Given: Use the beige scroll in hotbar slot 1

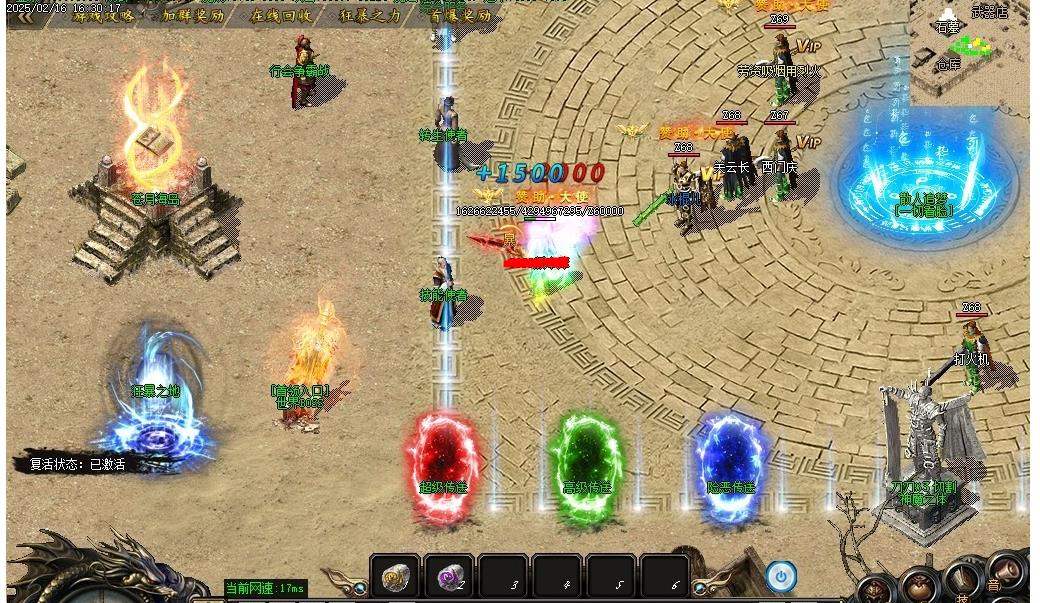Looking at the screenshot, I should point(396,577).
